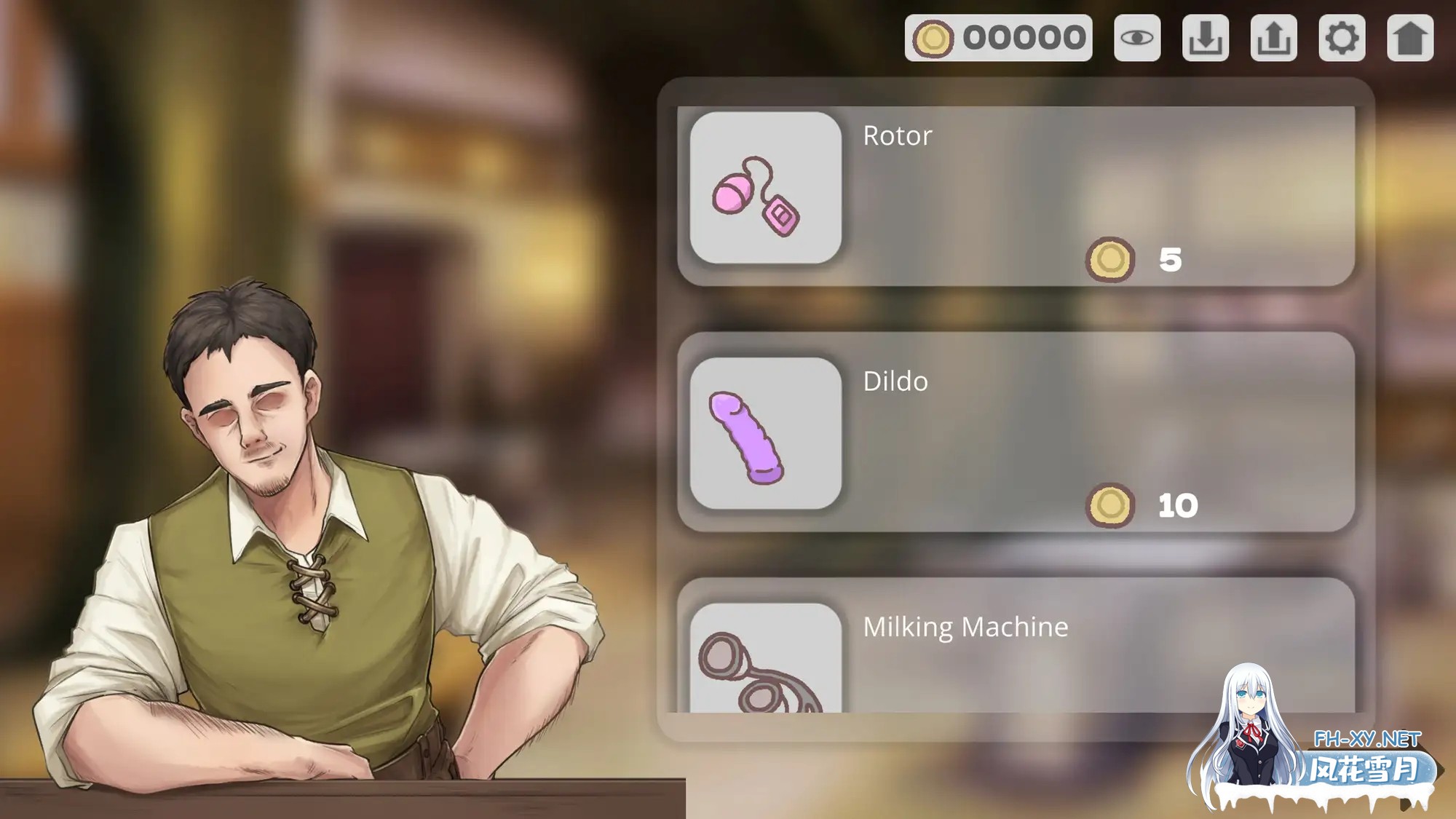Pick the Milking Machine shop entry
This screenshot has width=1456, height=819.
1016,646
